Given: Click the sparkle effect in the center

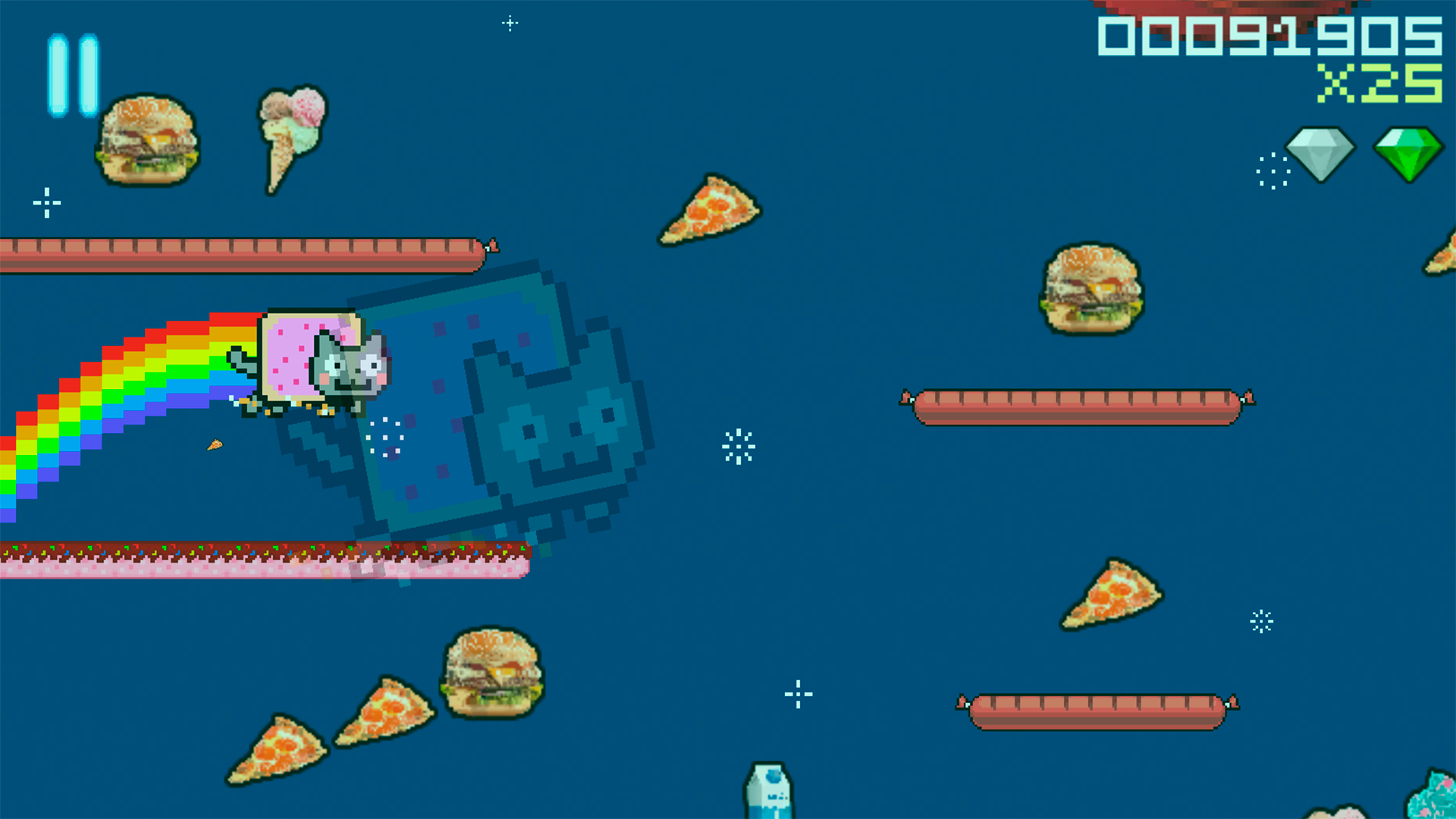Looking at the screenshot, I should [x=739, y=447].
